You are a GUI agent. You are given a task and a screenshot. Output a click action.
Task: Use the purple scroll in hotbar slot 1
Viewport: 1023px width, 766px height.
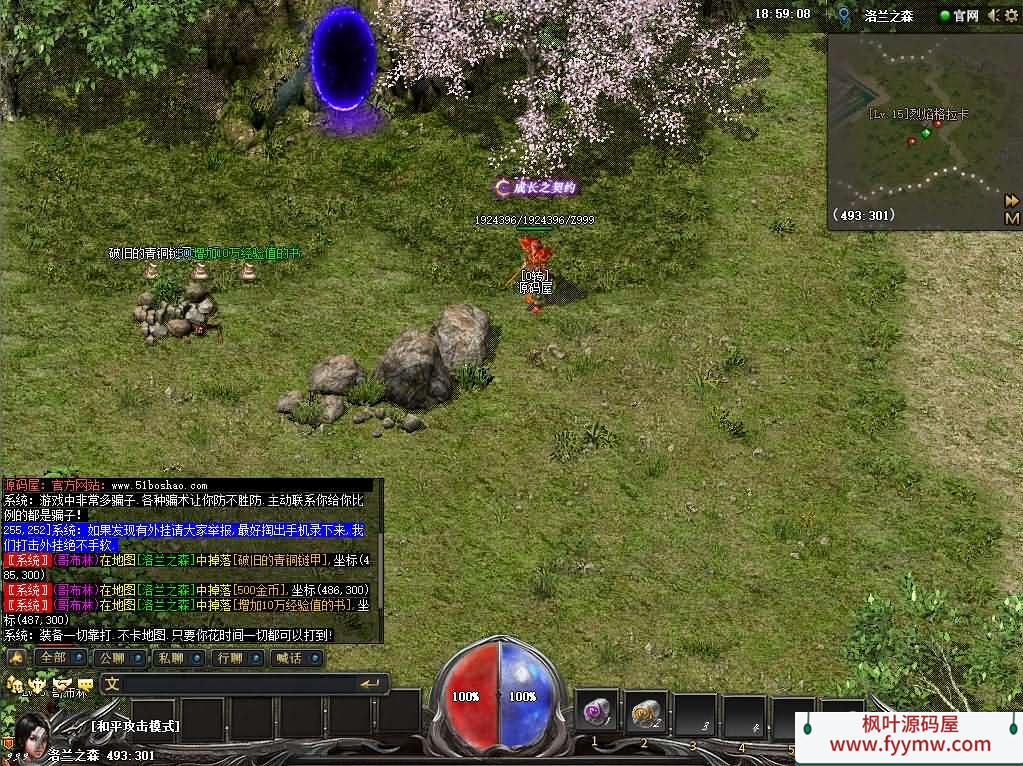(597, 714)
